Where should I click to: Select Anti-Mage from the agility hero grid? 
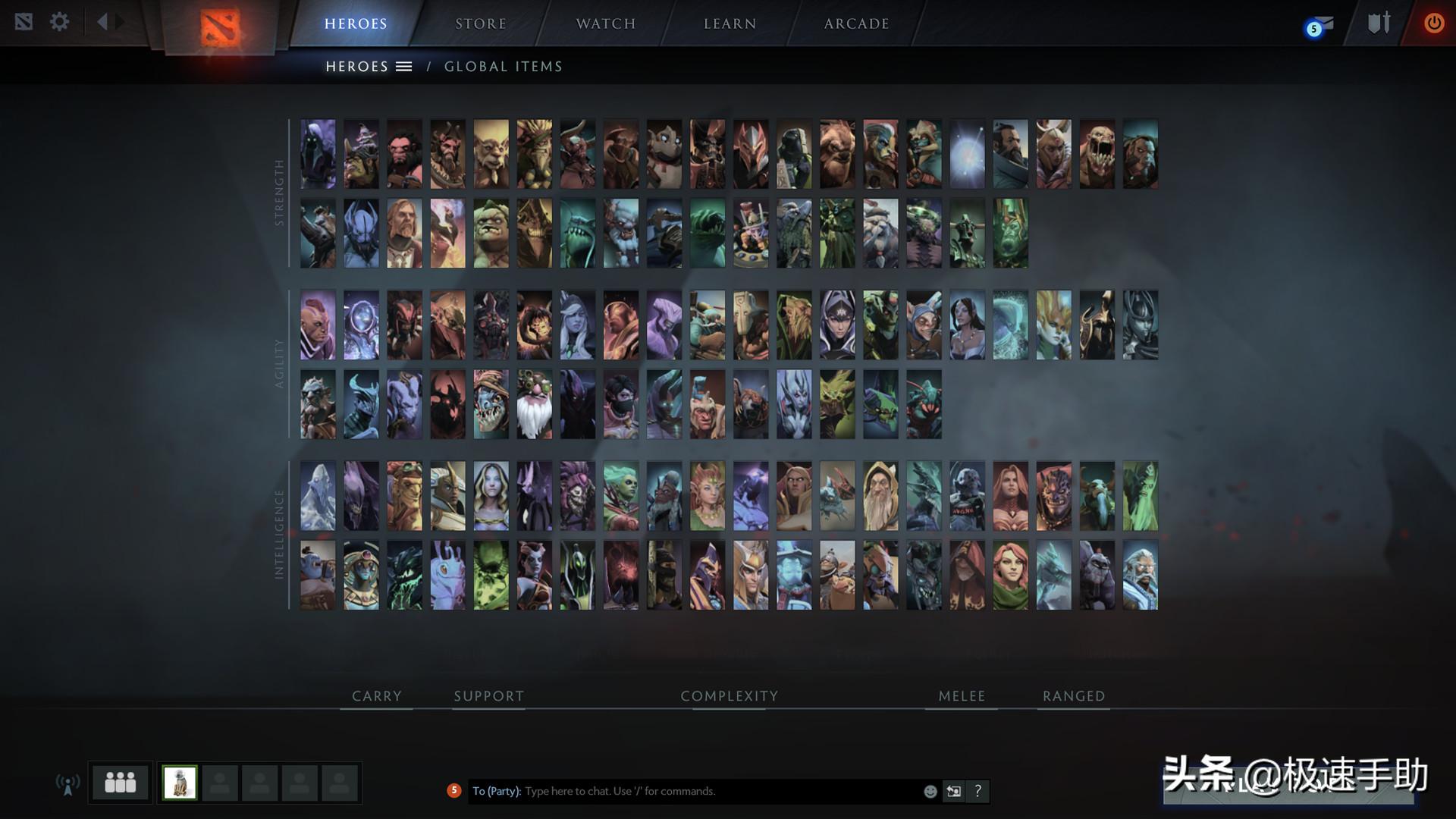point(318,325)
